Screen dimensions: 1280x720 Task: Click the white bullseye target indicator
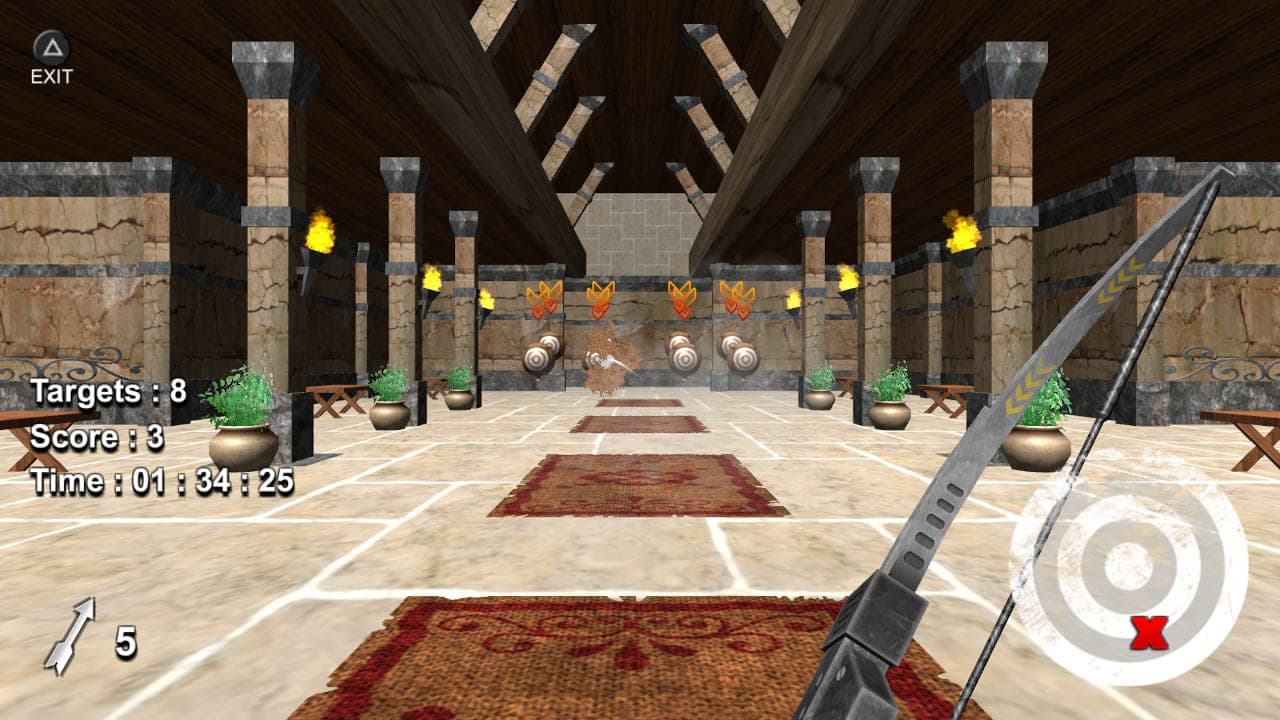tap(1125, 565)
